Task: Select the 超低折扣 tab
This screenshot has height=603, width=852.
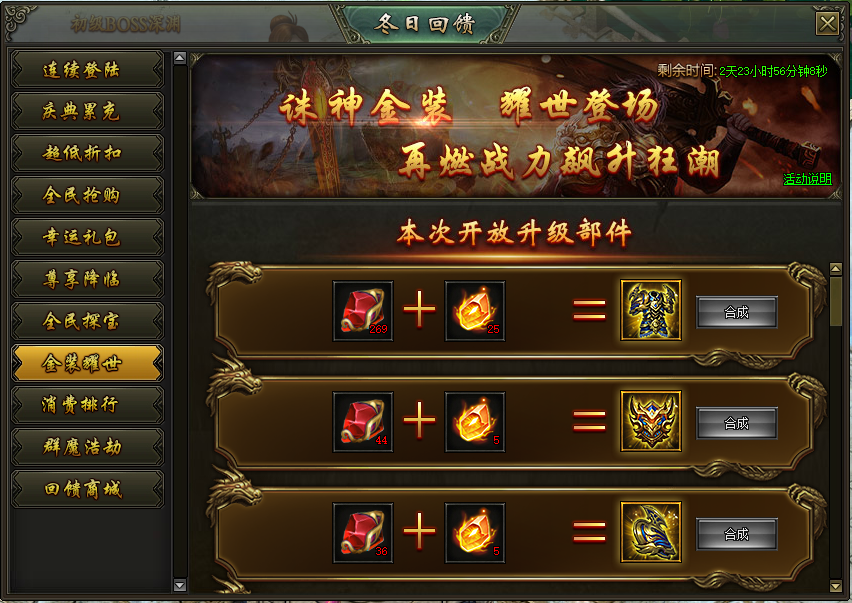Action: (87, 154)
